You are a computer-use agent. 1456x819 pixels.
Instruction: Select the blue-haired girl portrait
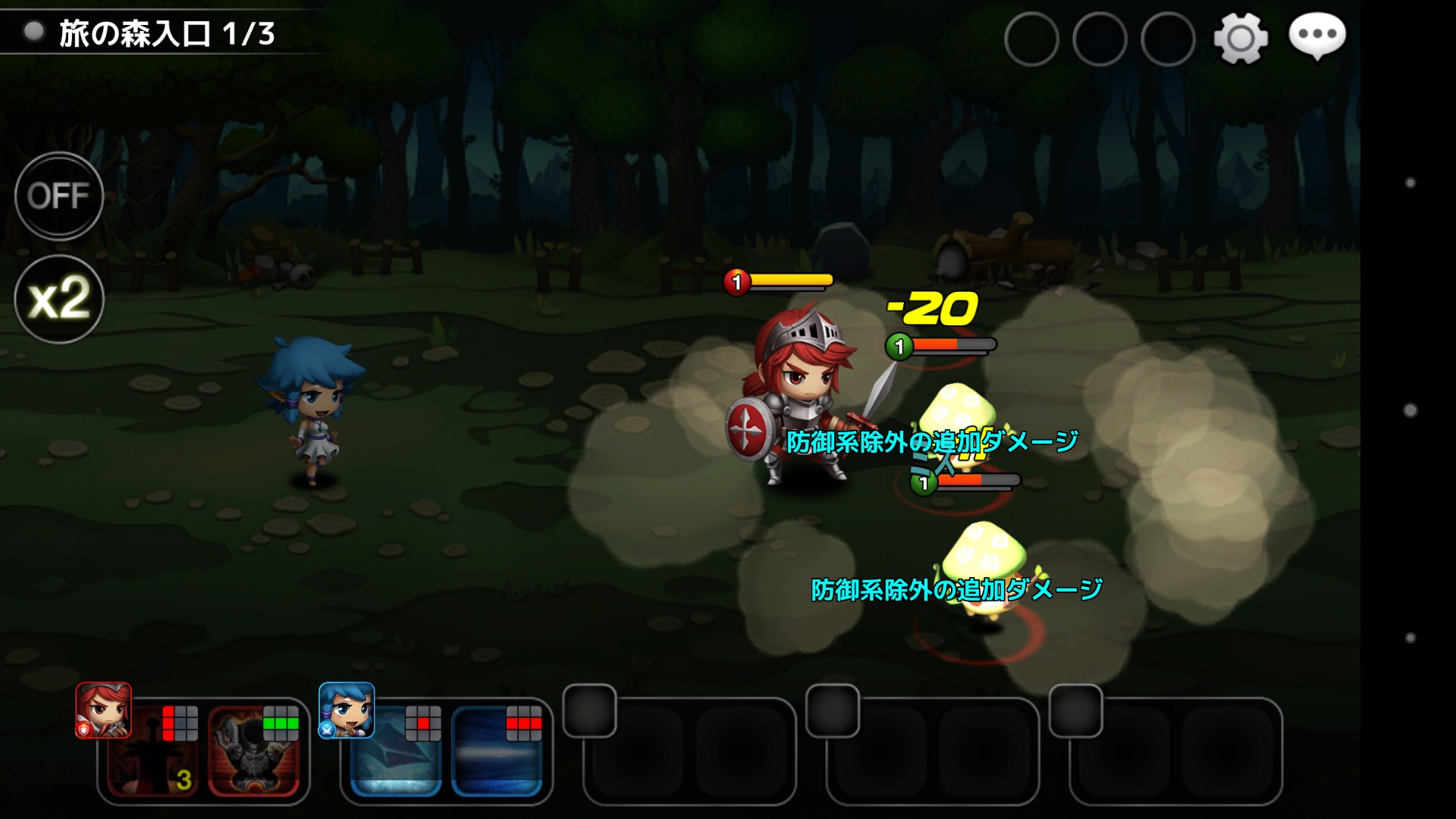[347, 711]
